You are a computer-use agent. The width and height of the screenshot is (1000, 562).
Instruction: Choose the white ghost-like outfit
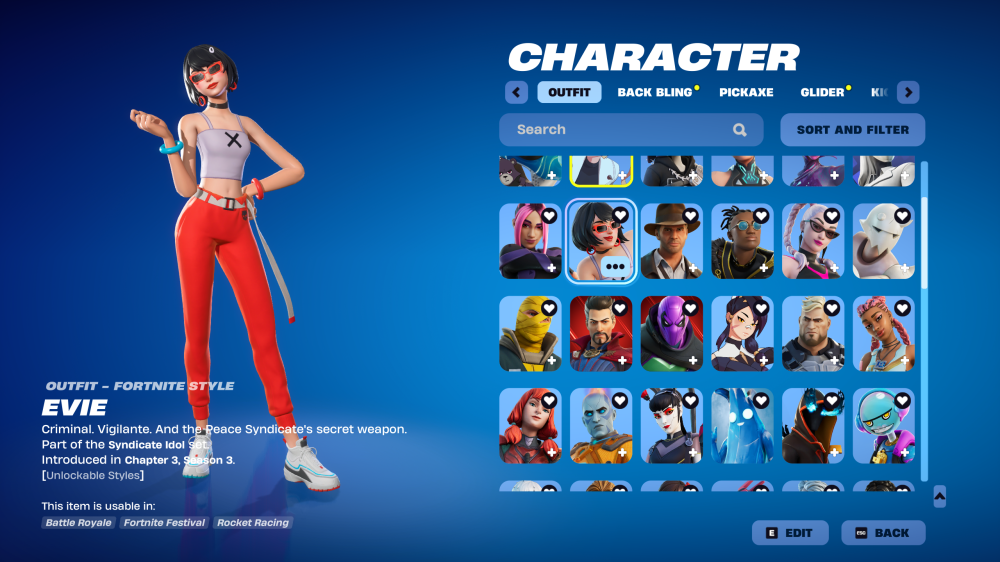point(884,241)
